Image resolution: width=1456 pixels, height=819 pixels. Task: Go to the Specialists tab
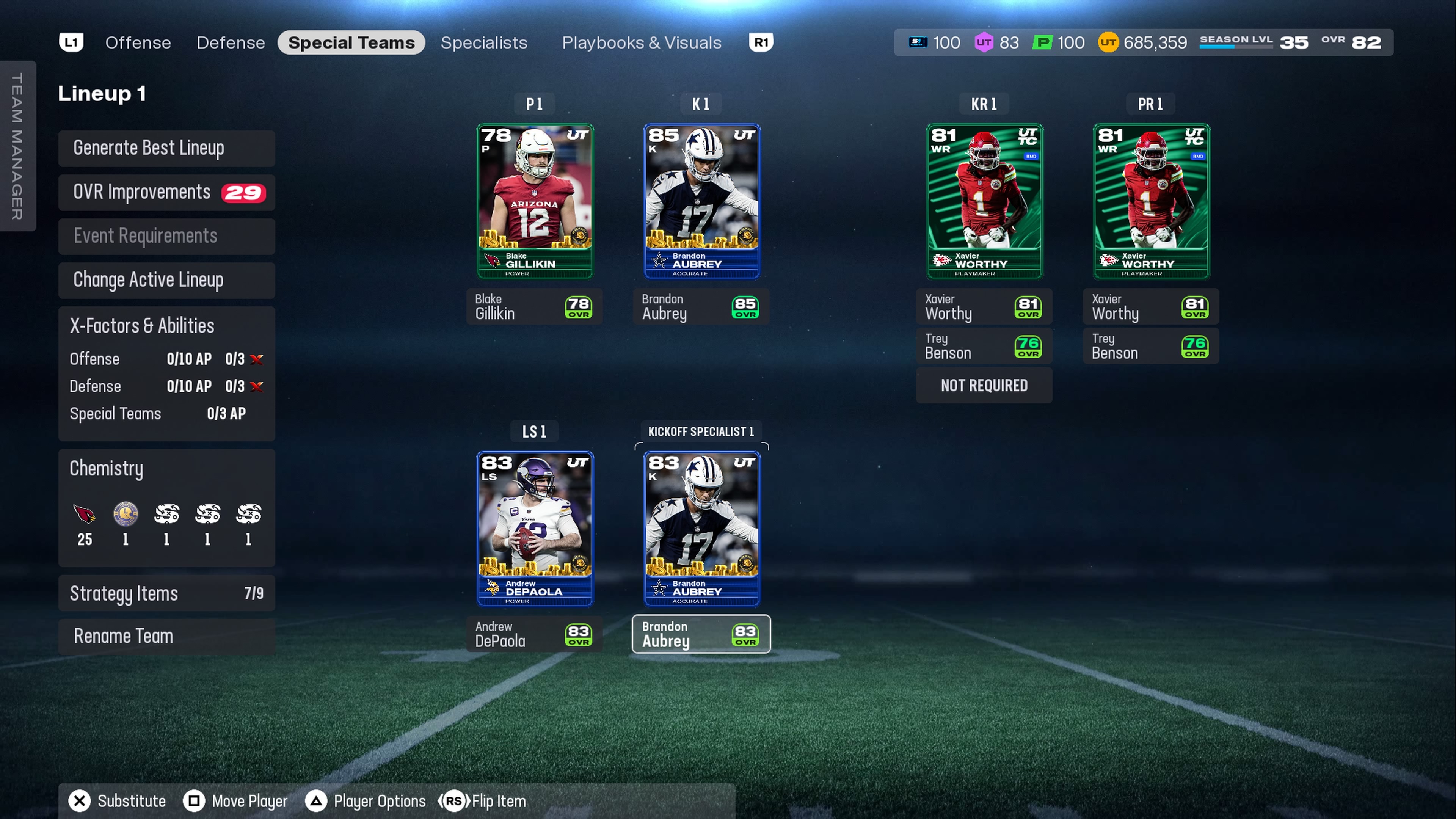pyautogui.click(x=484, y=42)
